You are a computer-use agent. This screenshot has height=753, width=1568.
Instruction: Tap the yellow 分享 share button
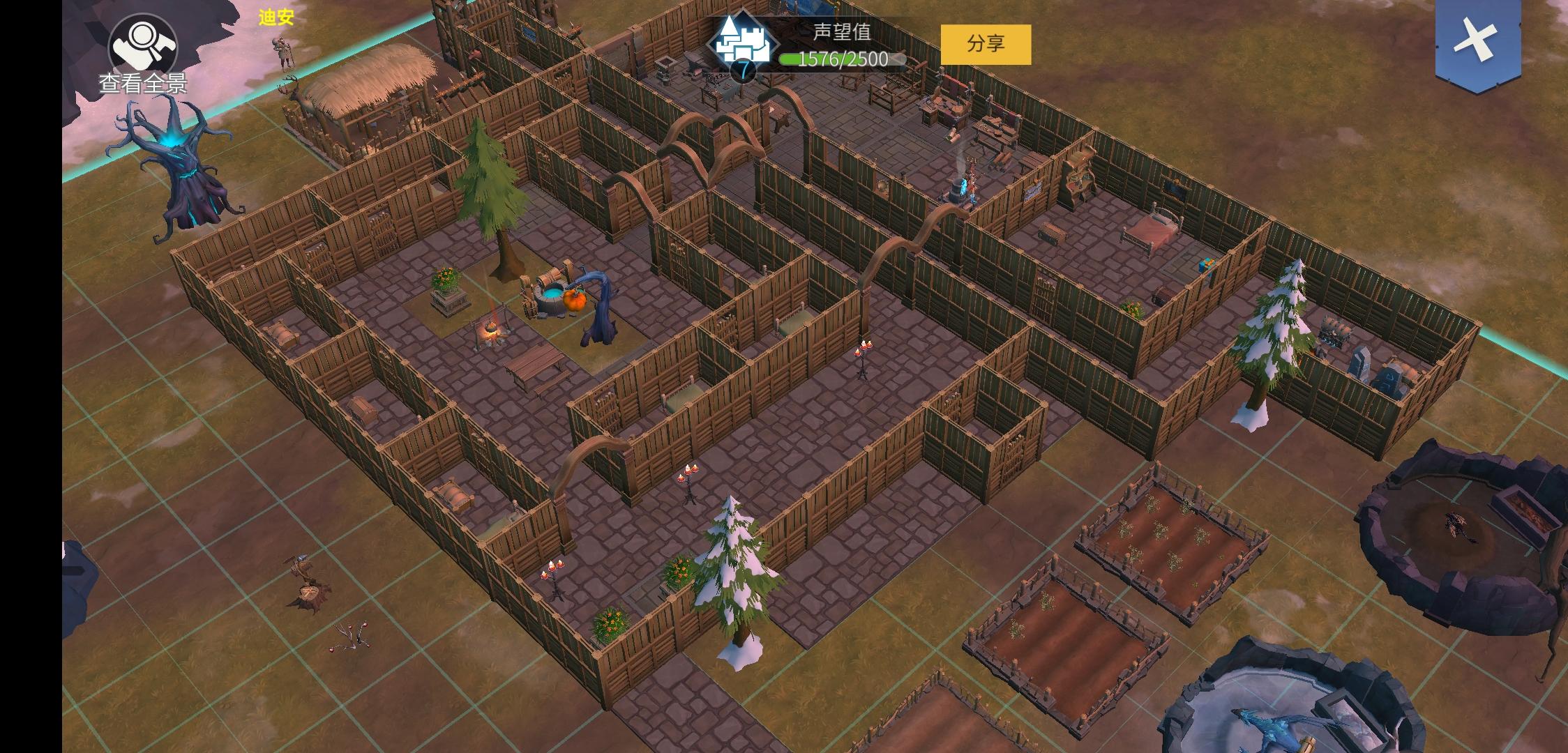point(985,45)
